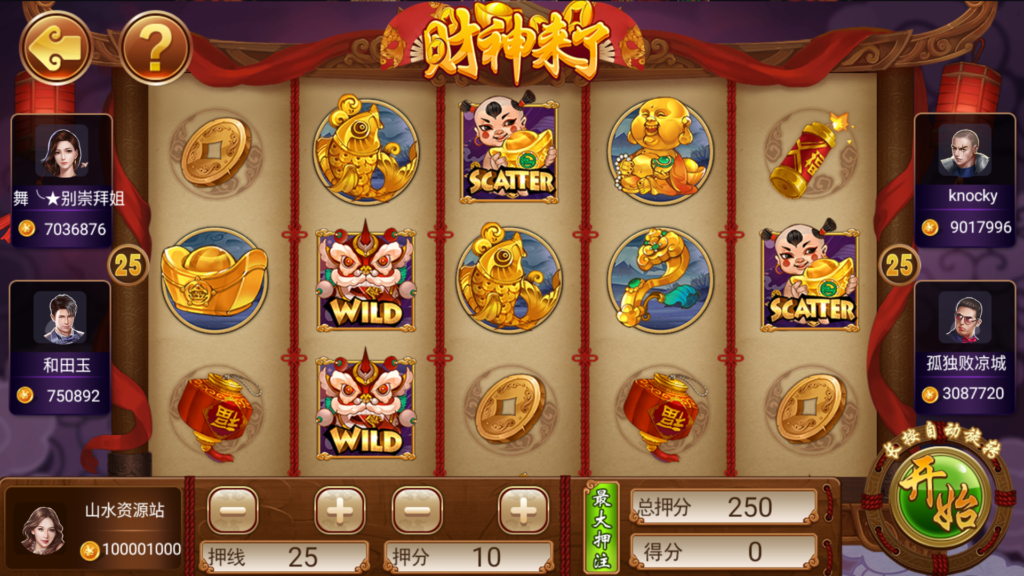
Task: Decrease the 押线 bet lines
Action: click(233, 510)
